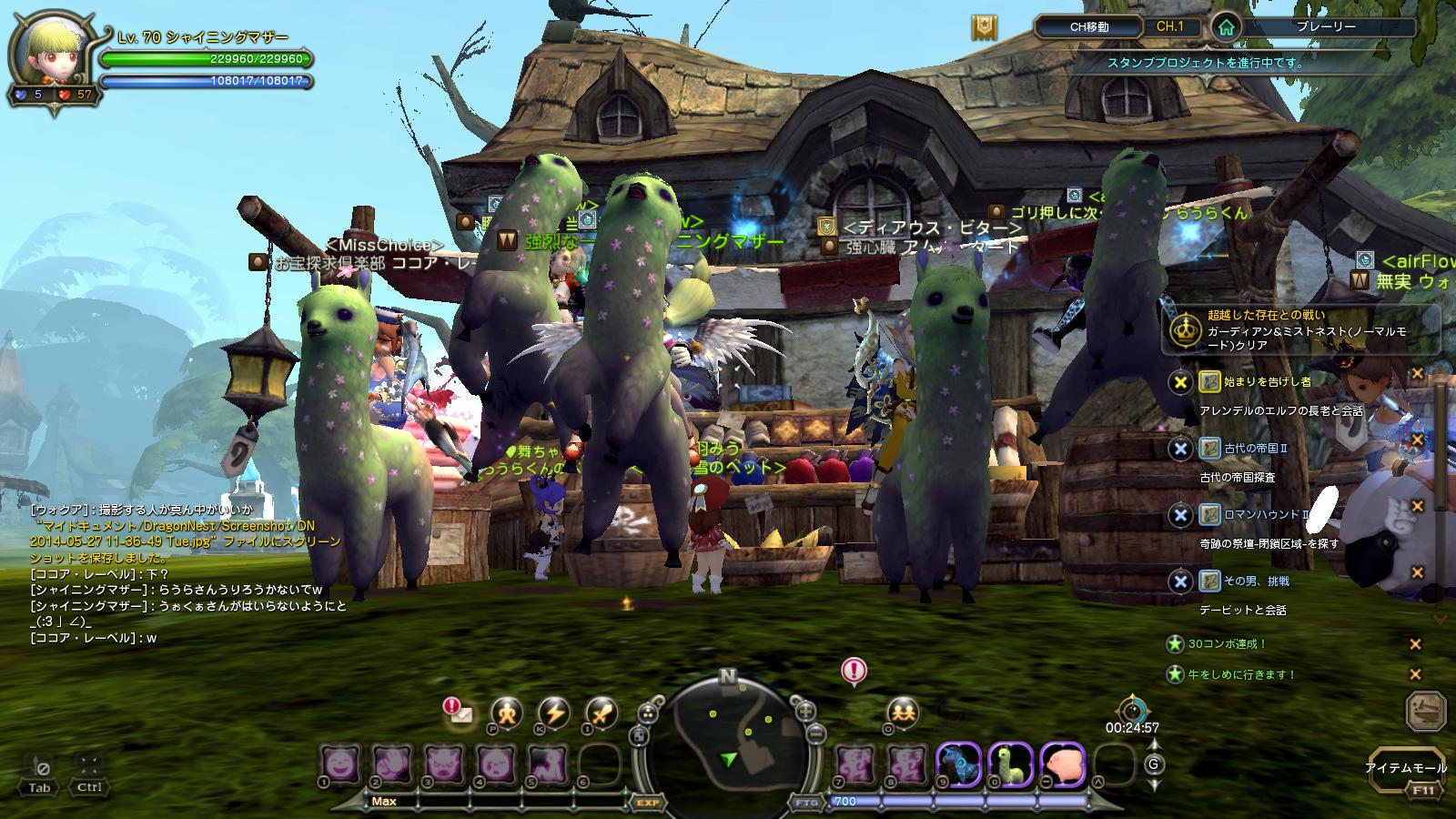The image size is (1456, 819).
Task: Dismiss the 牛をしめに行きます！ notification
Action: click(x=1415, y=674)
